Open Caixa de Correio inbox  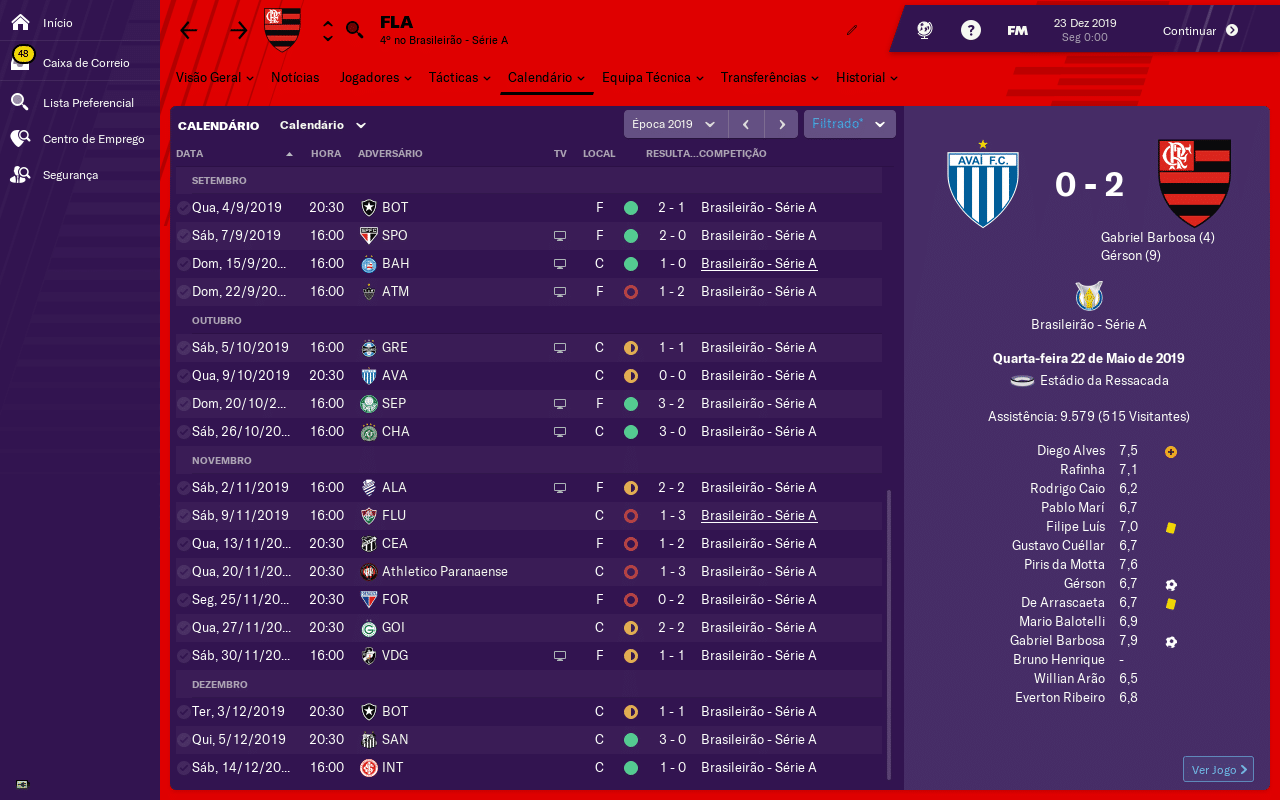[x=85, y=63]
